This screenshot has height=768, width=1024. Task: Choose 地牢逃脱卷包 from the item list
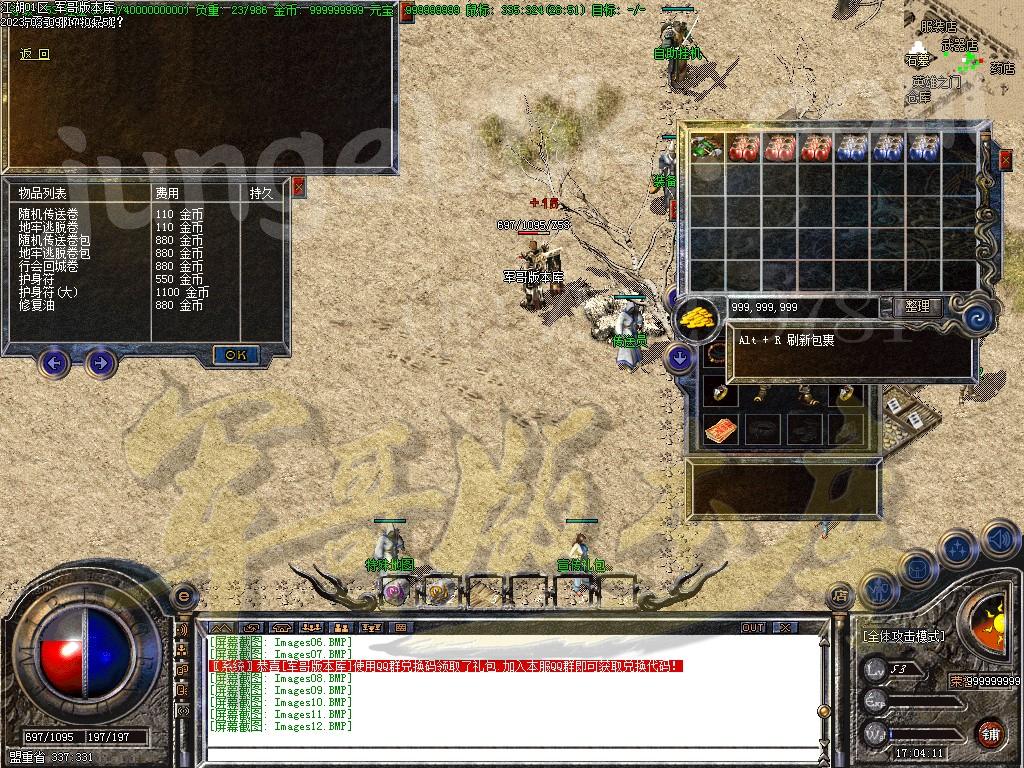54,254
